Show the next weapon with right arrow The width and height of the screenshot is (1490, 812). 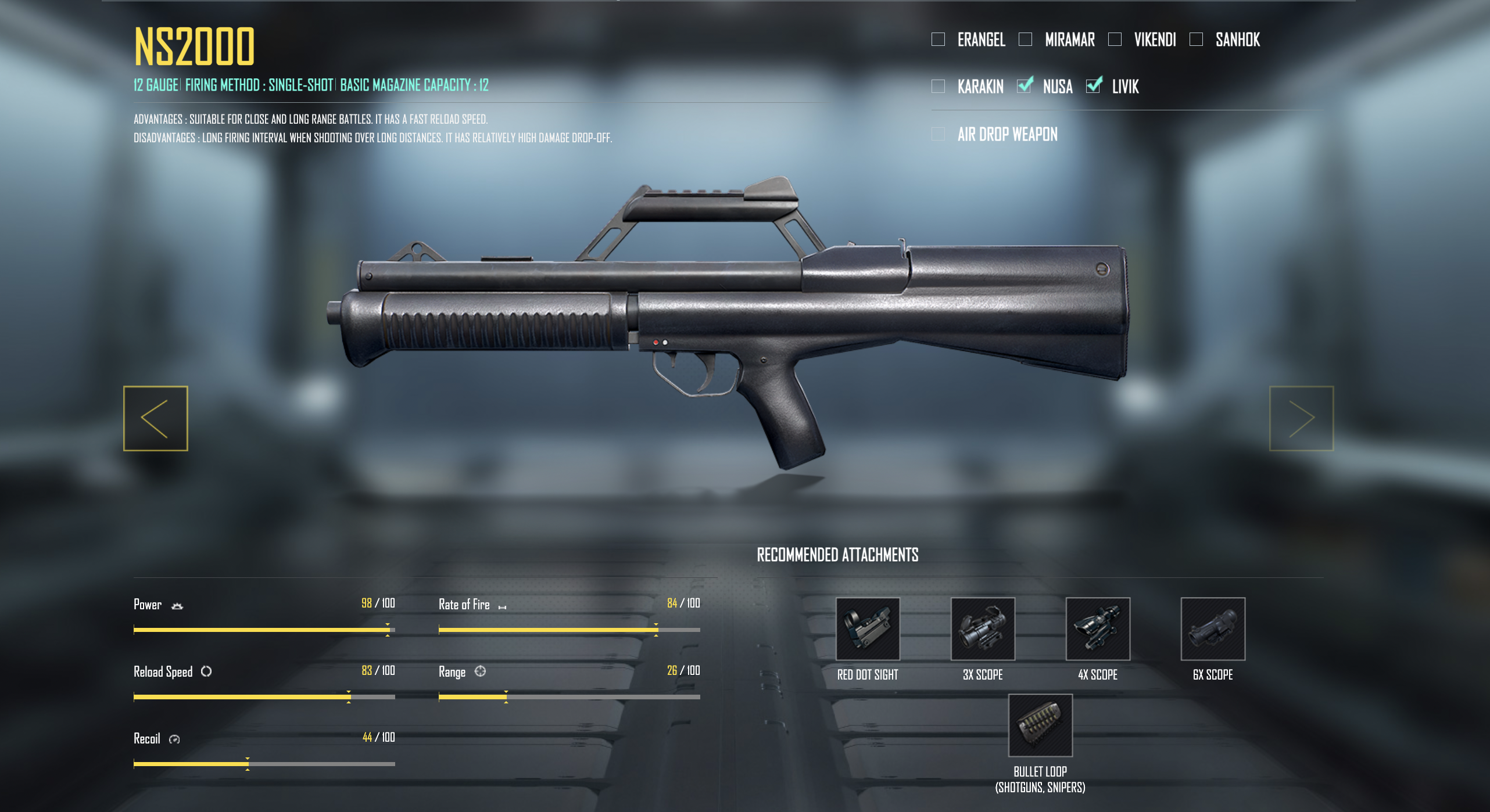[1301, 418]
